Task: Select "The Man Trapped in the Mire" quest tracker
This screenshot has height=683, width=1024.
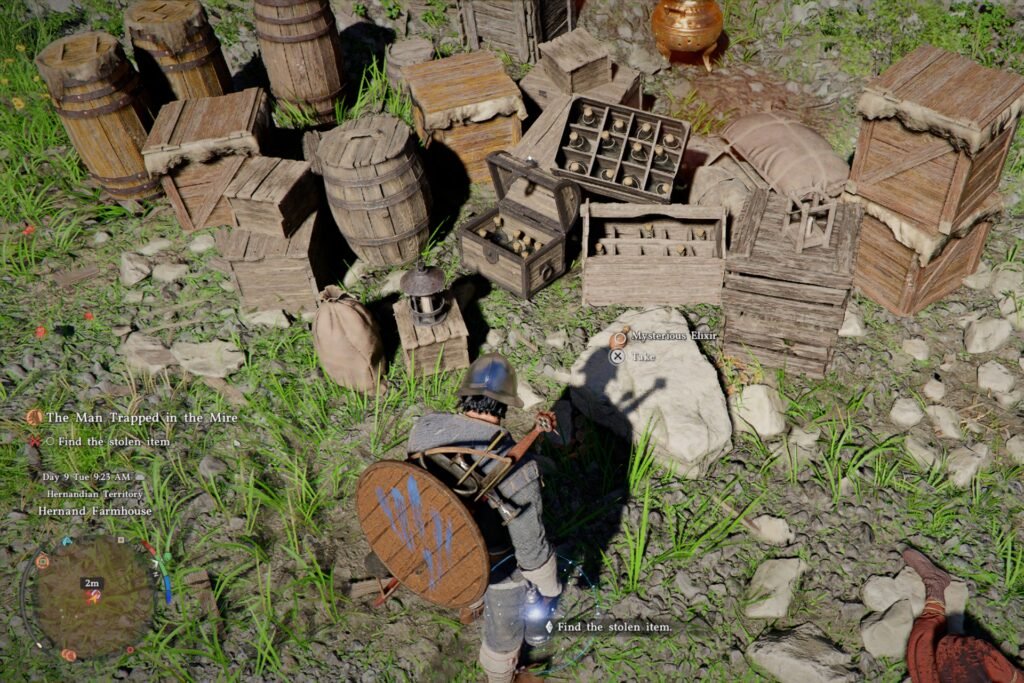Action: (x=141, y=417)
